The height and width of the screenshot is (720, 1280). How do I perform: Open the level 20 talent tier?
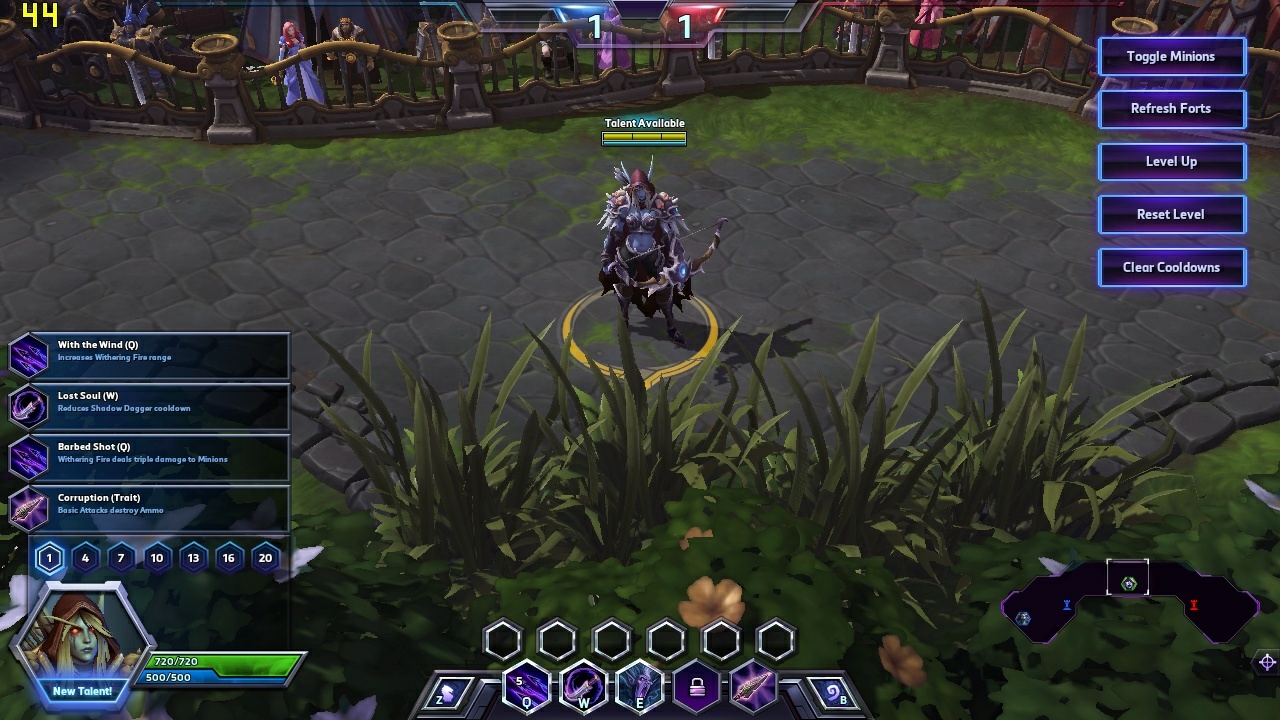point(265,558)
